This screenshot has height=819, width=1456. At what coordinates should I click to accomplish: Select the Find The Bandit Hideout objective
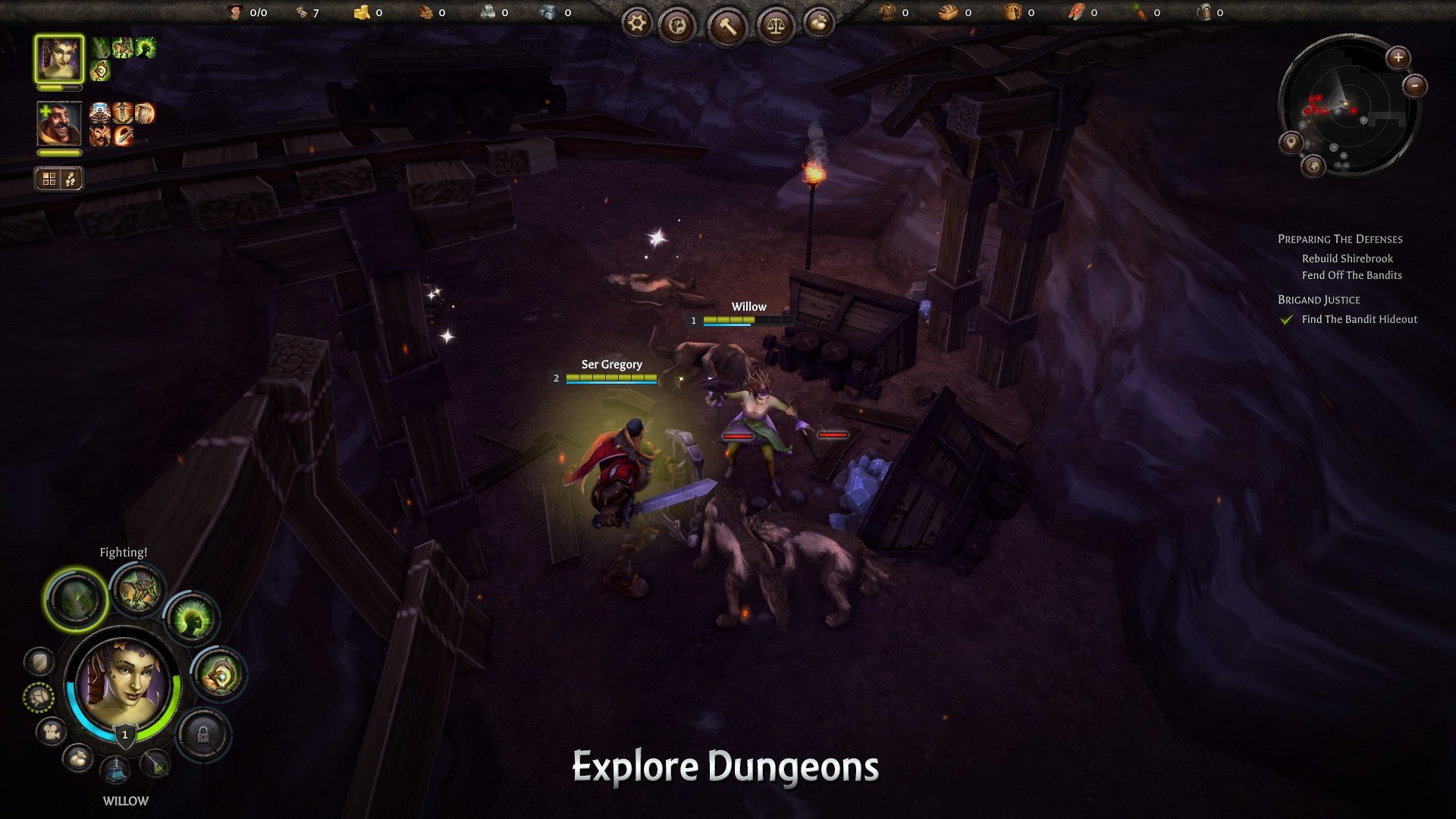(x=1359, y=319)
